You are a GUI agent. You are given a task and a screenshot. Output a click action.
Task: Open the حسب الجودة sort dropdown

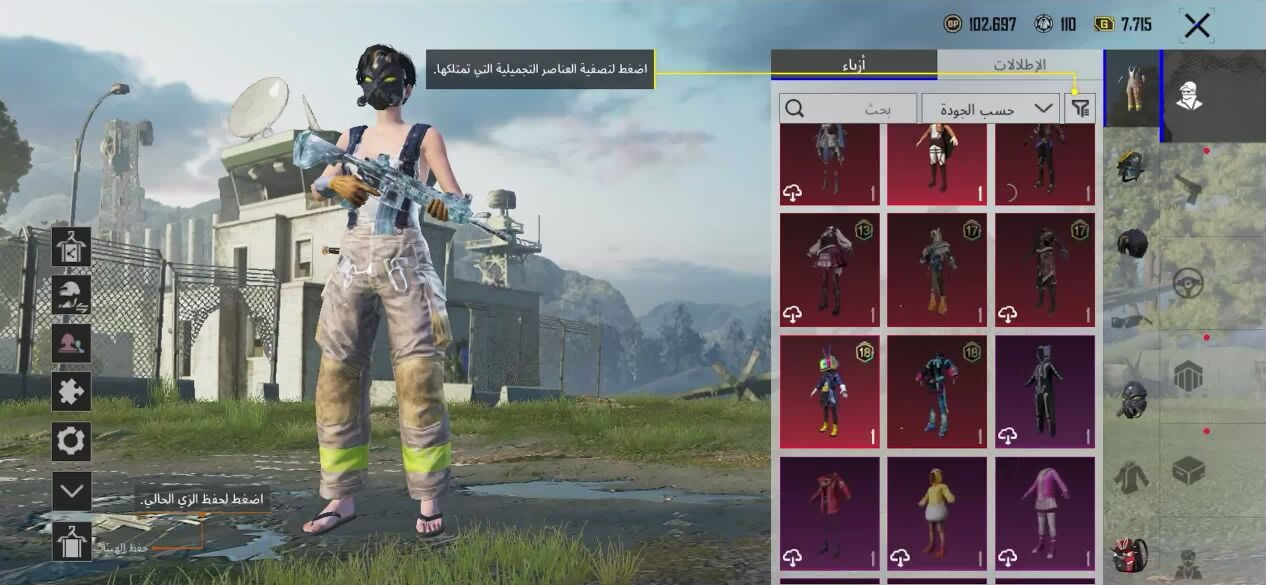(990, 108)
